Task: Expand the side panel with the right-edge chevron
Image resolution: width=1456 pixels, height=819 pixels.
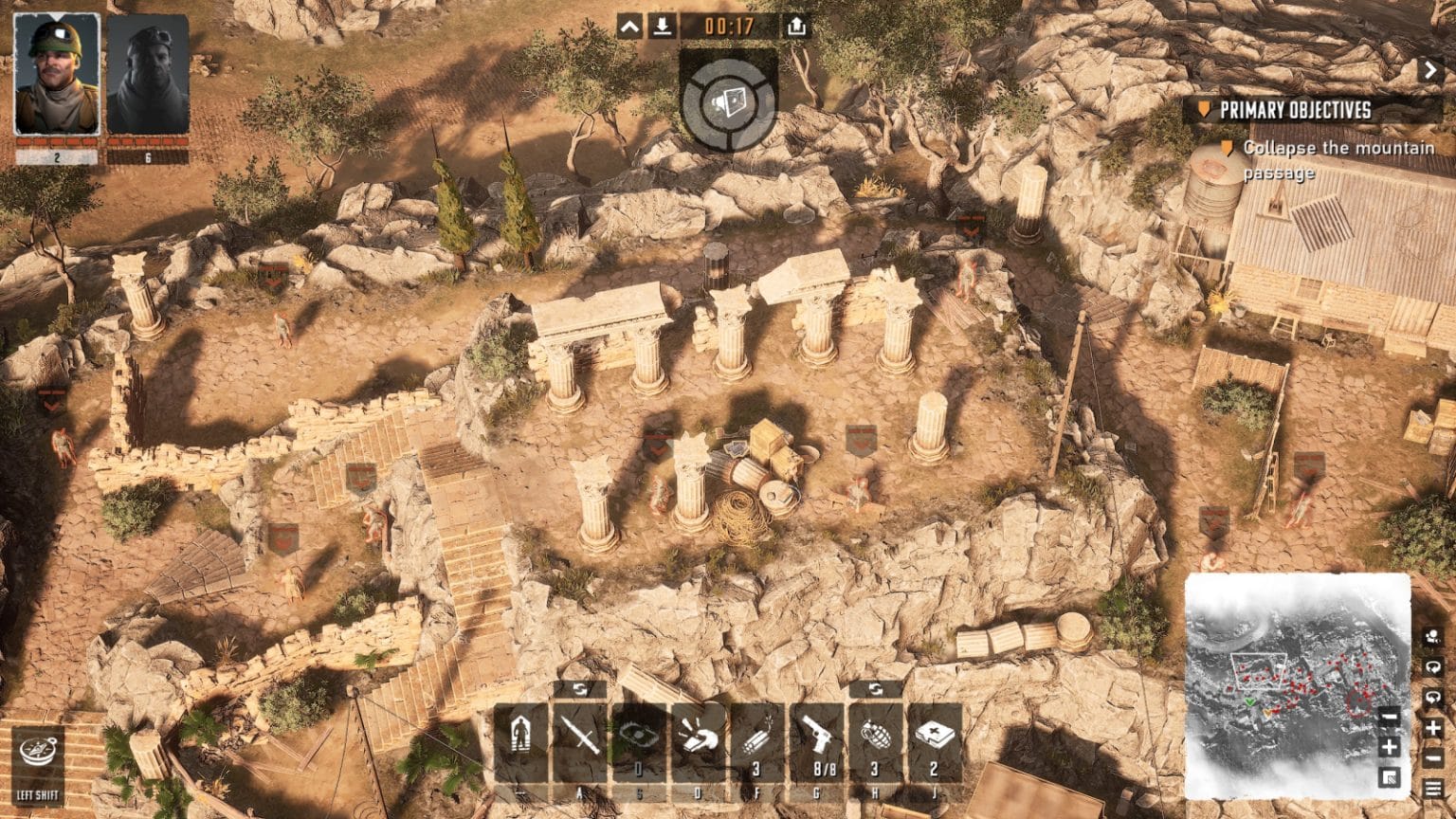Action: (x=1431, y=69)
